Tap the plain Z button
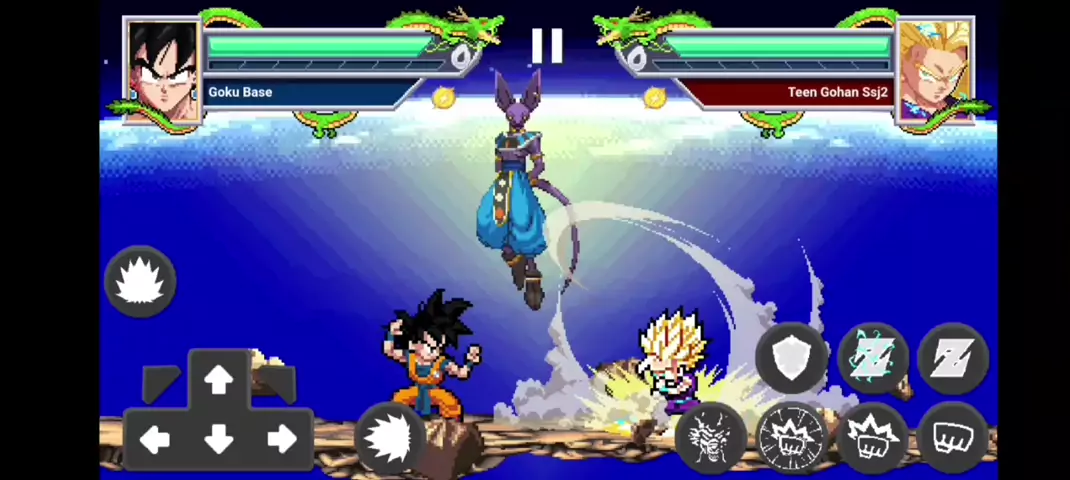This screenshot has height=480, width=1070. pyautogui.click(x=952, y=357)
